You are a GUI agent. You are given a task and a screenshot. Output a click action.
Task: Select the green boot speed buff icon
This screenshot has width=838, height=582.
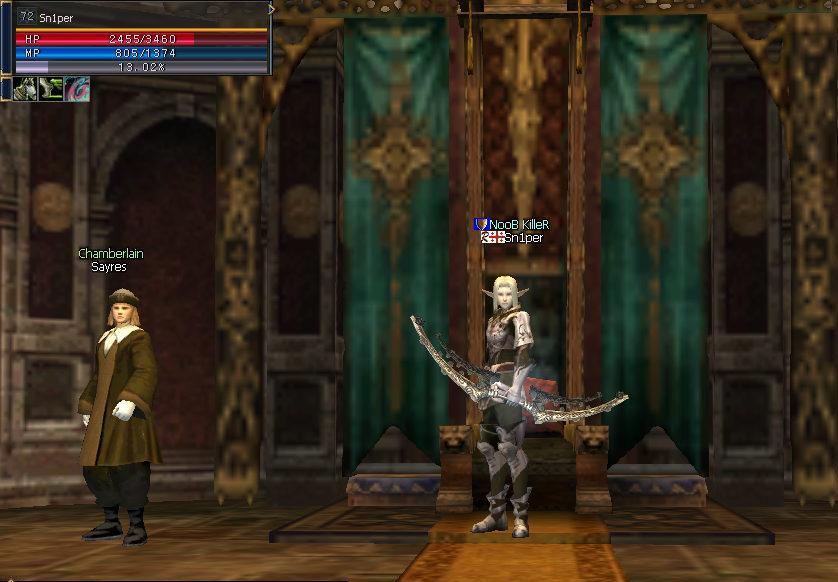point(52,88)
